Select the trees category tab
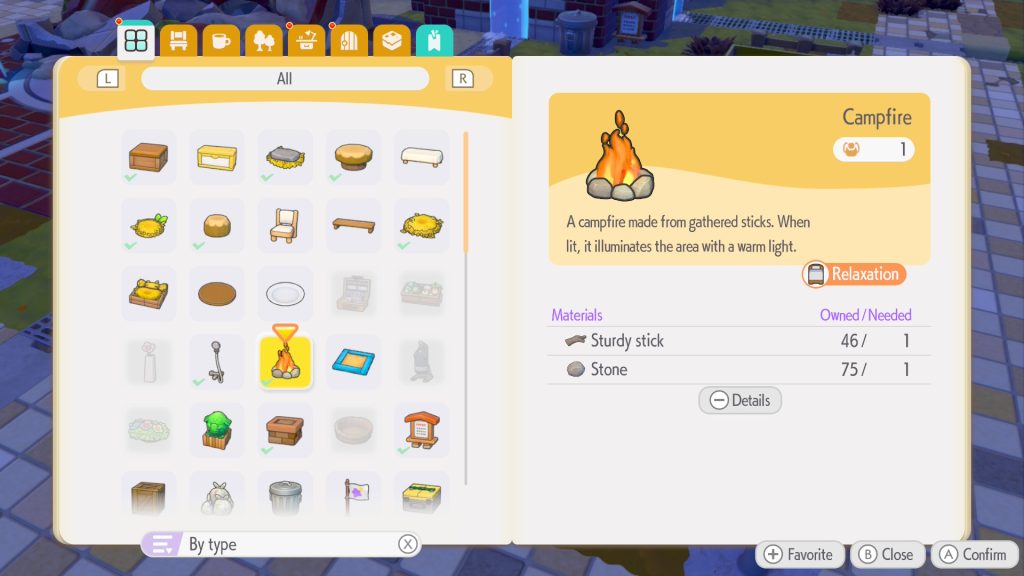 pos(264,41)
